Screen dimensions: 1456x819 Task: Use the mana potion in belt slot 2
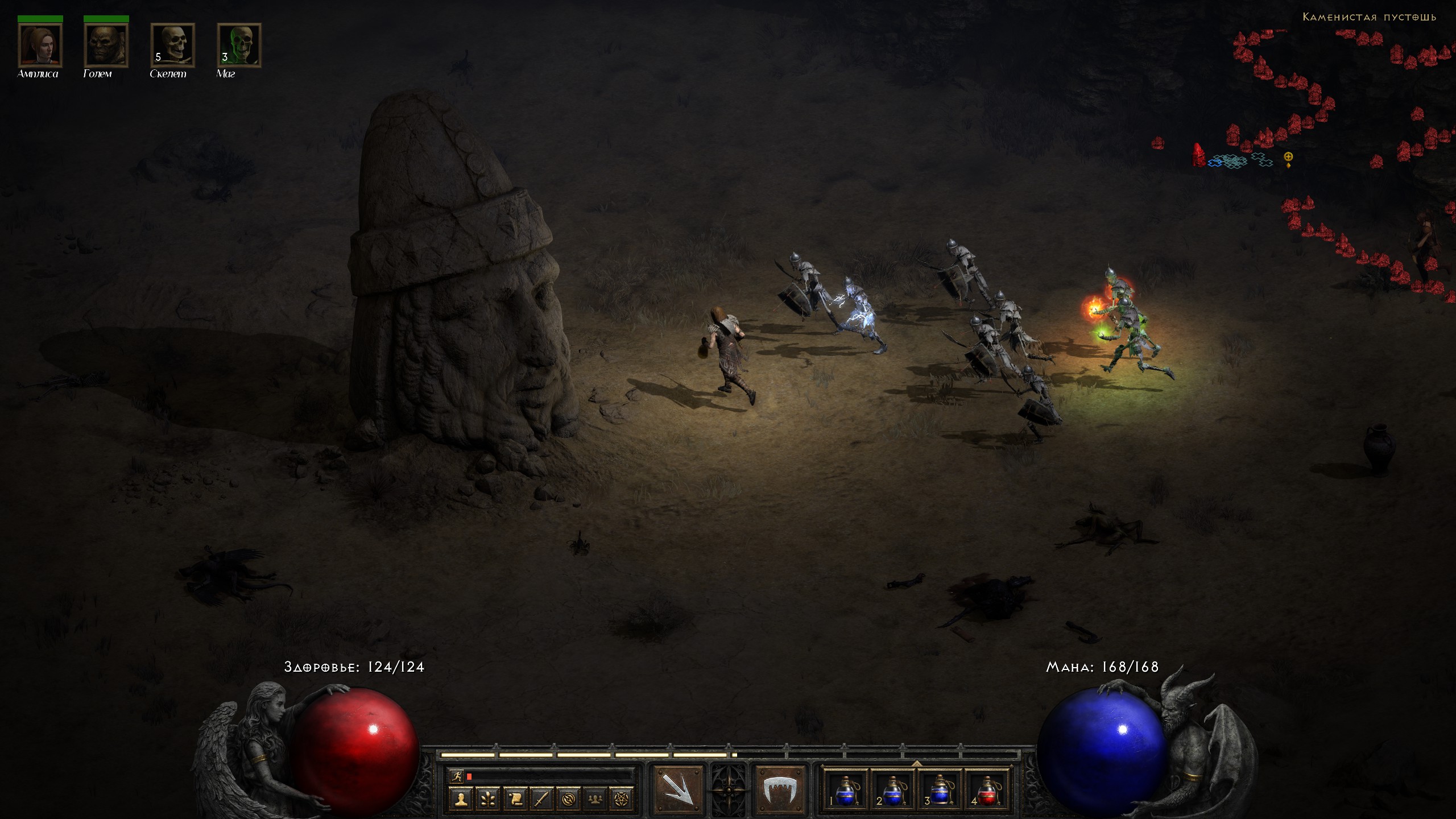click(893, 791)
